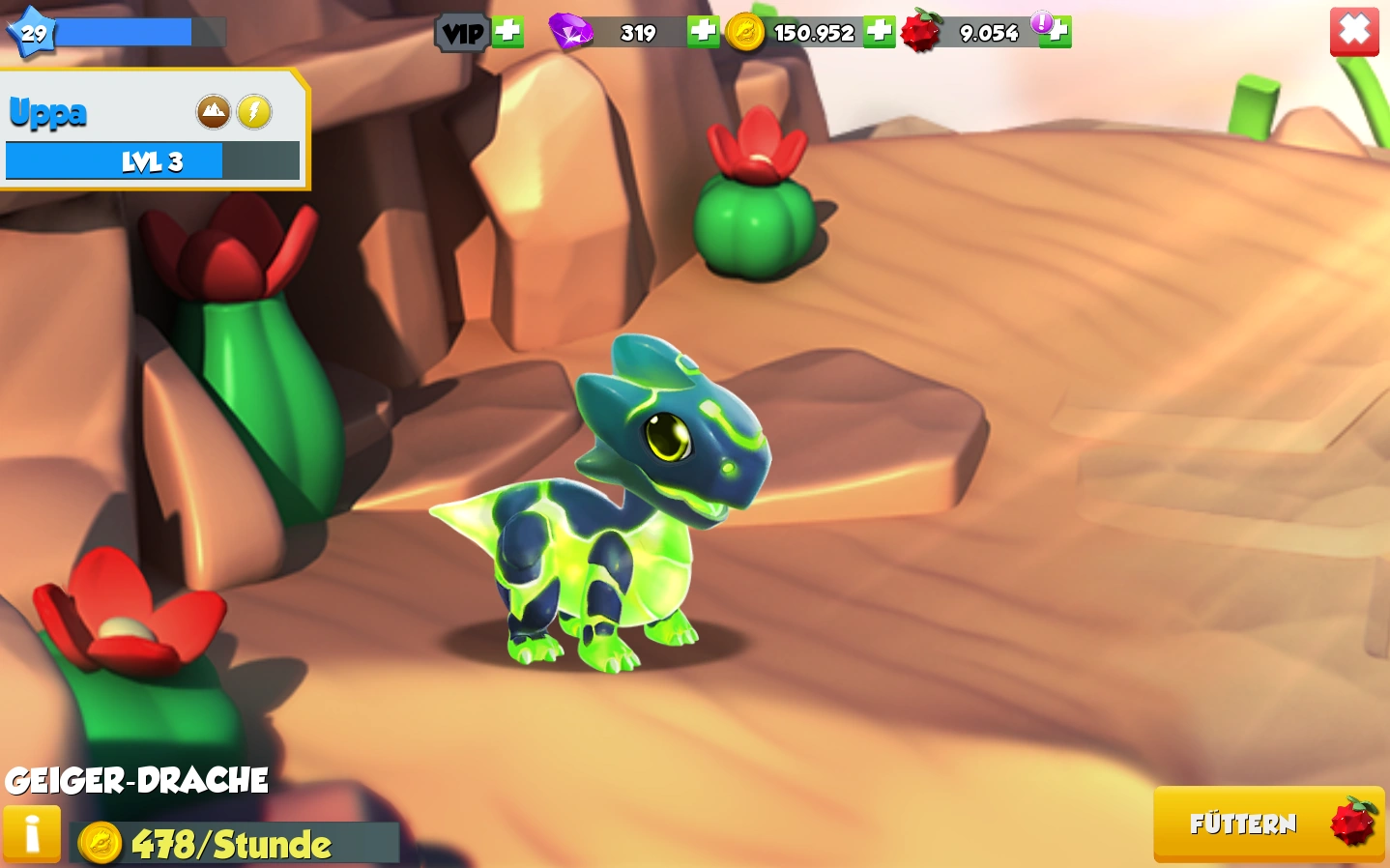Select the gem currency icon

(x=572, y=31)
